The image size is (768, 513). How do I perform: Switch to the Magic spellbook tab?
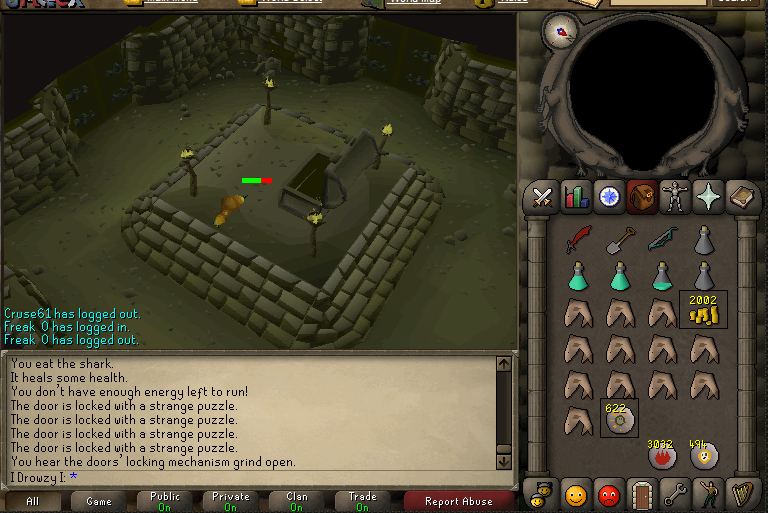[741, 197]
